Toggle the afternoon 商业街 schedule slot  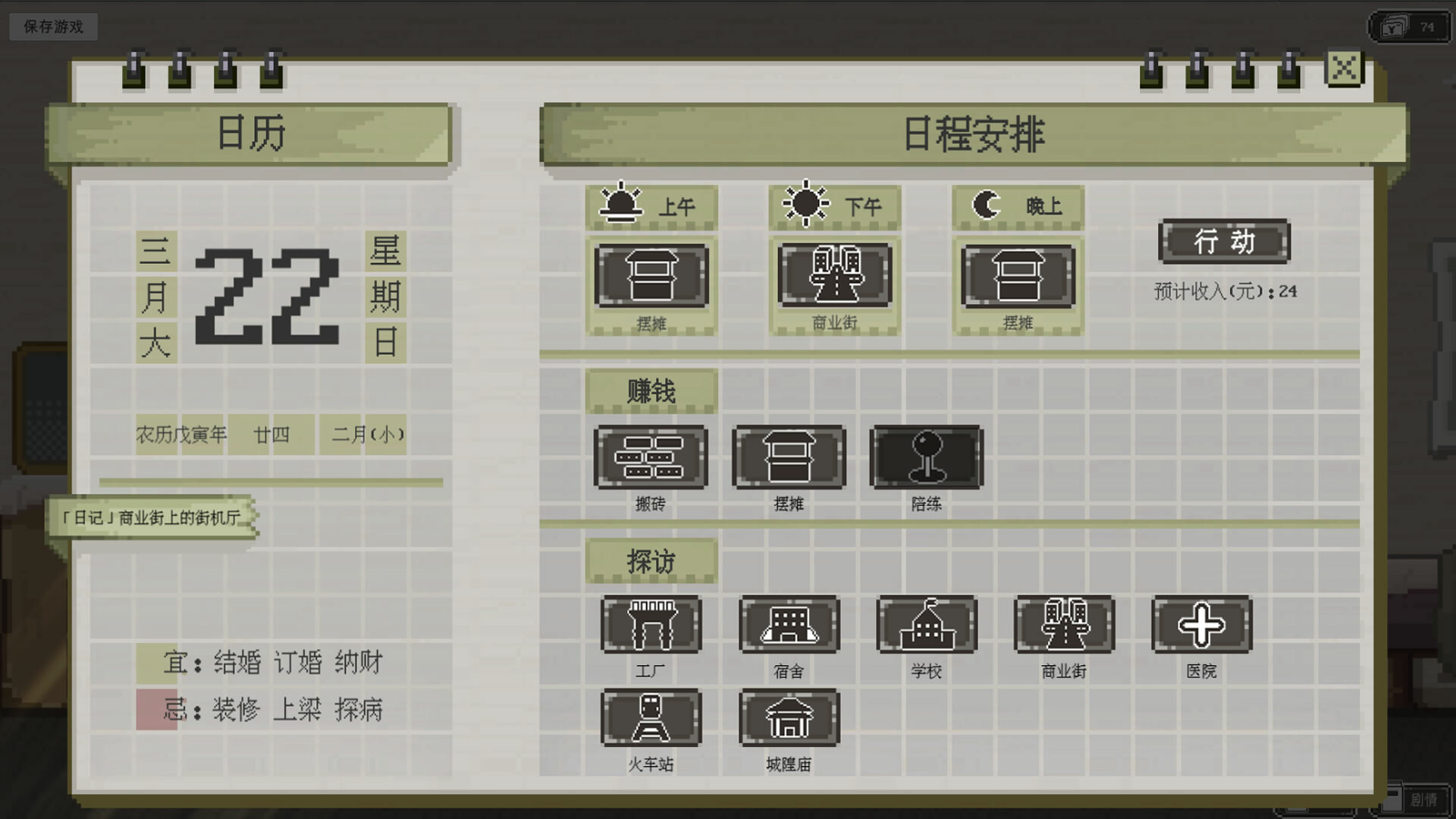834,277
